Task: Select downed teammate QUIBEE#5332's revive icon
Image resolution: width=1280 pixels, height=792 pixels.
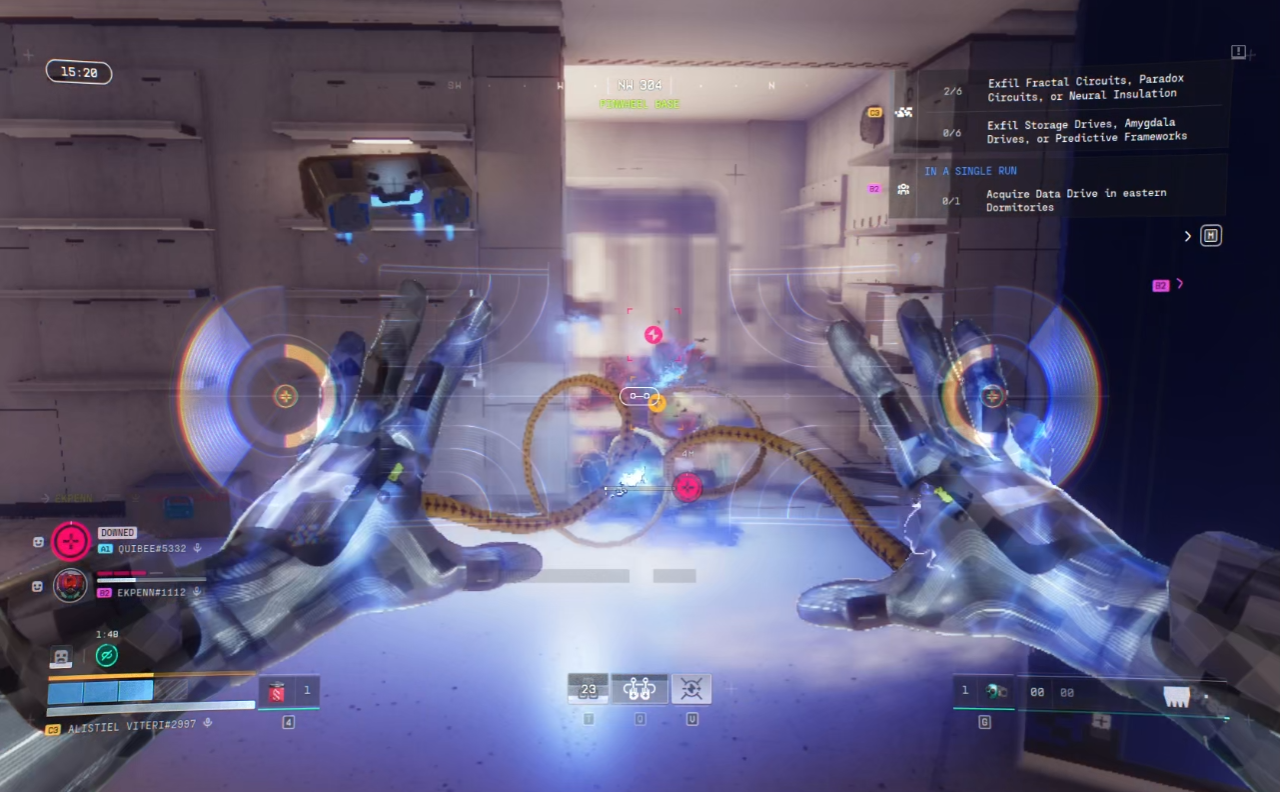Action: 71,541
